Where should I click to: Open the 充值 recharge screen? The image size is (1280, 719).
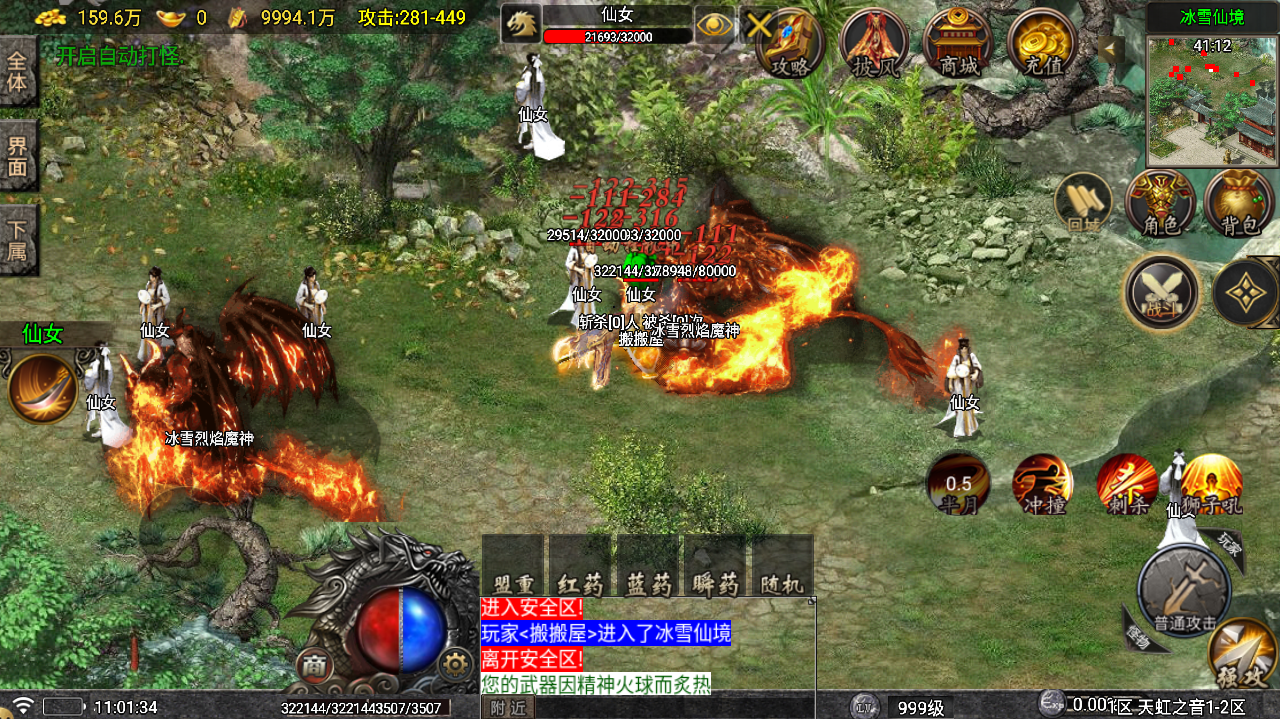(x=1041, y=42)
